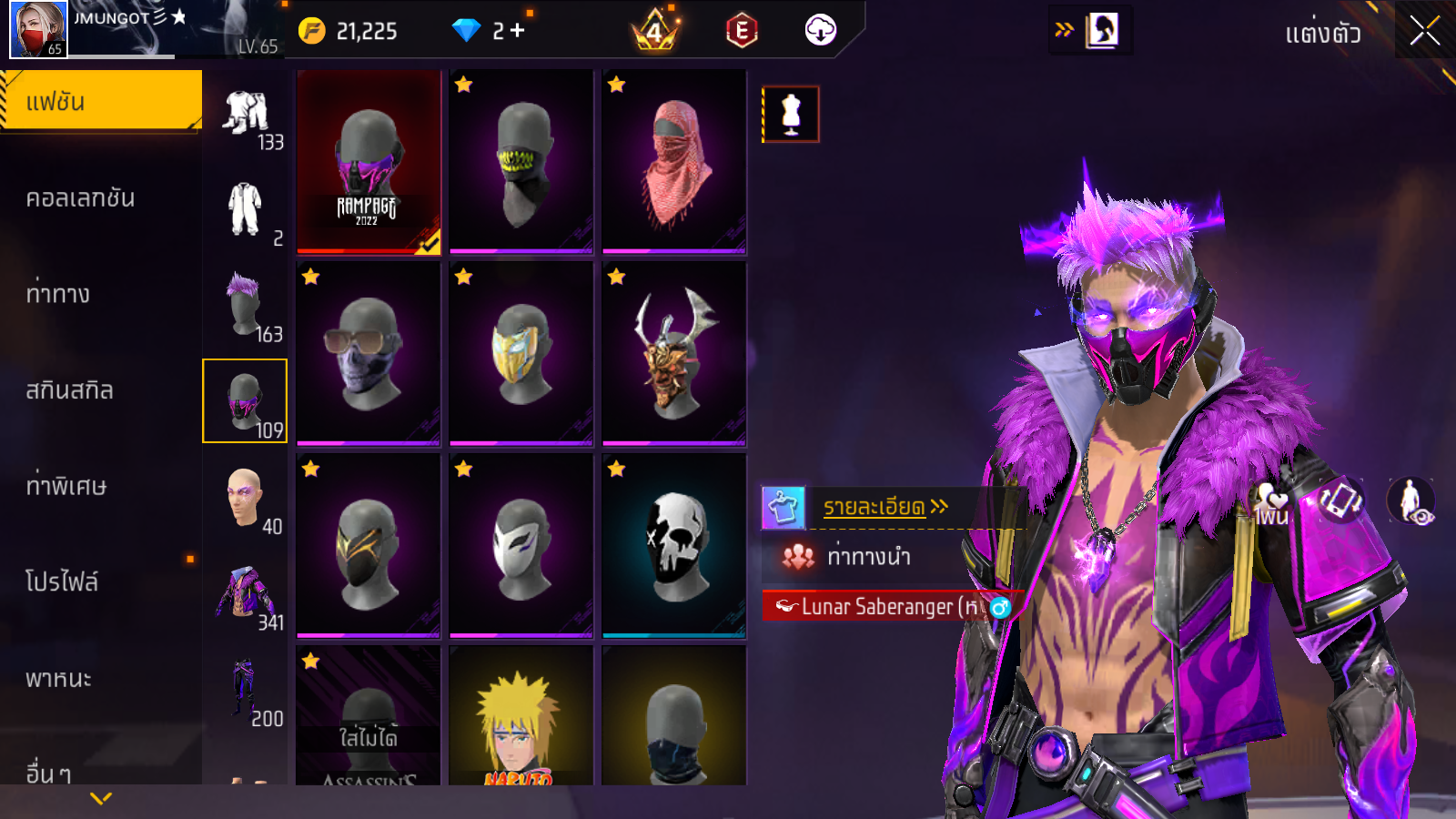
Task: Select the red checkered scarf headwrap
Action: [674, 162]
